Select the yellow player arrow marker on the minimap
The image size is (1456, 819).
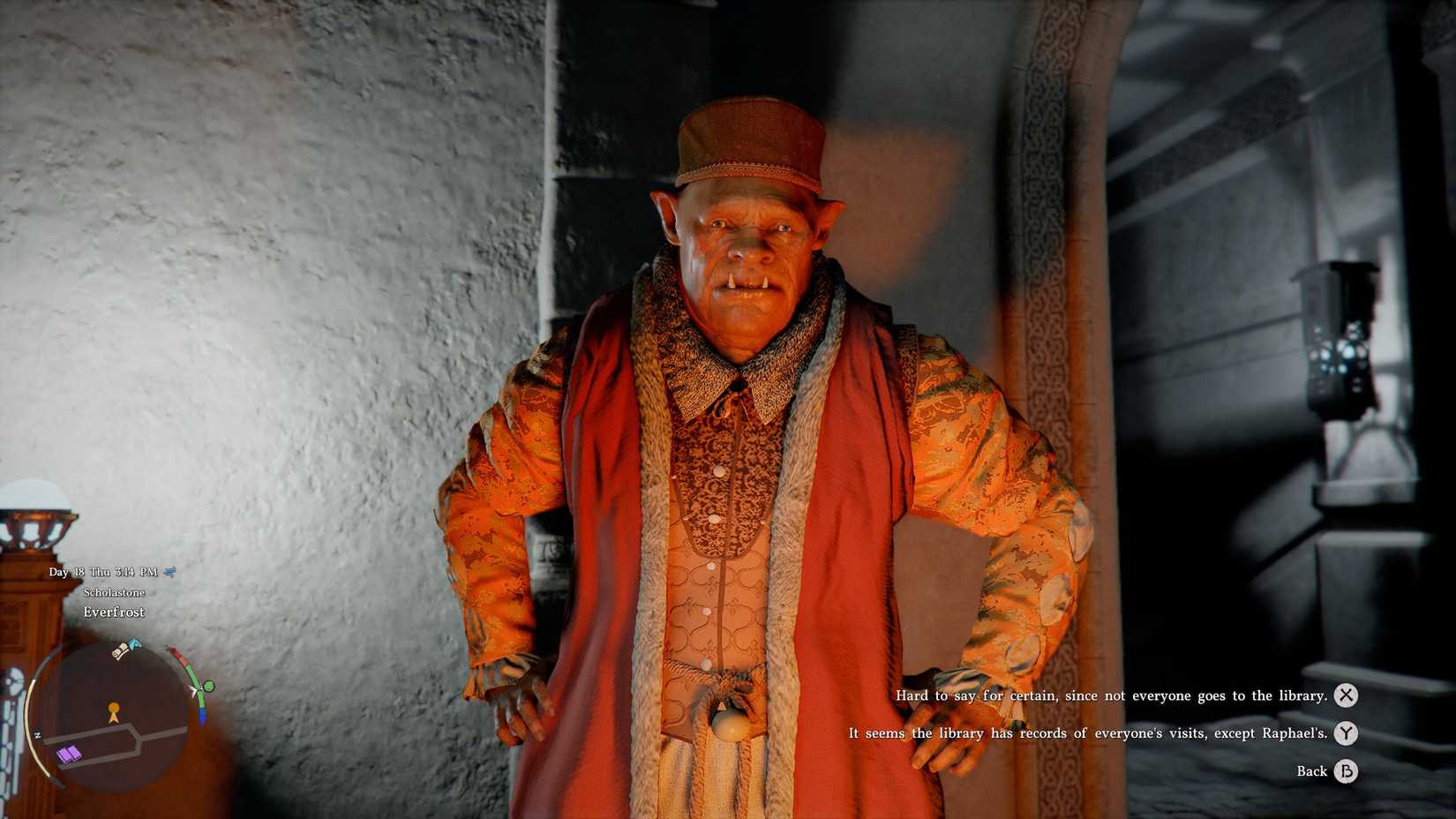click(113, 713)
